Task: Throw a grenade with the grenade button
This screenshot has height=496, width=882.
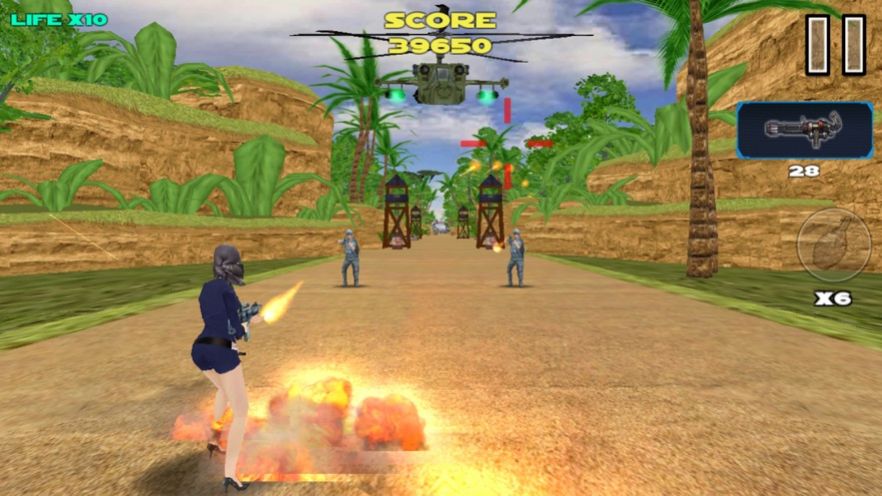Action: pos(833,246)
